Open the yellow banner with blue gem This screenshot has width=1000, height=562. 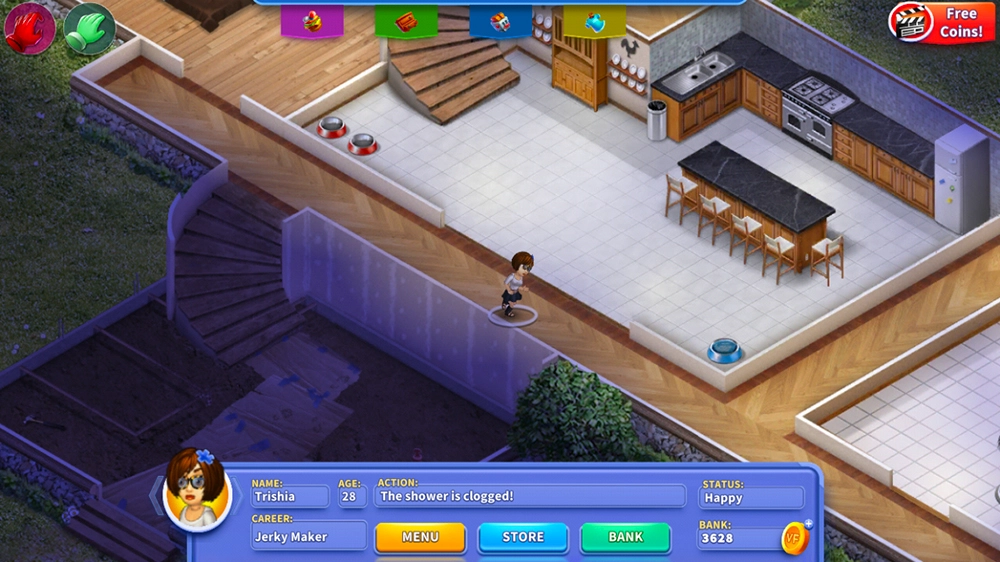[x=594, y=21]
